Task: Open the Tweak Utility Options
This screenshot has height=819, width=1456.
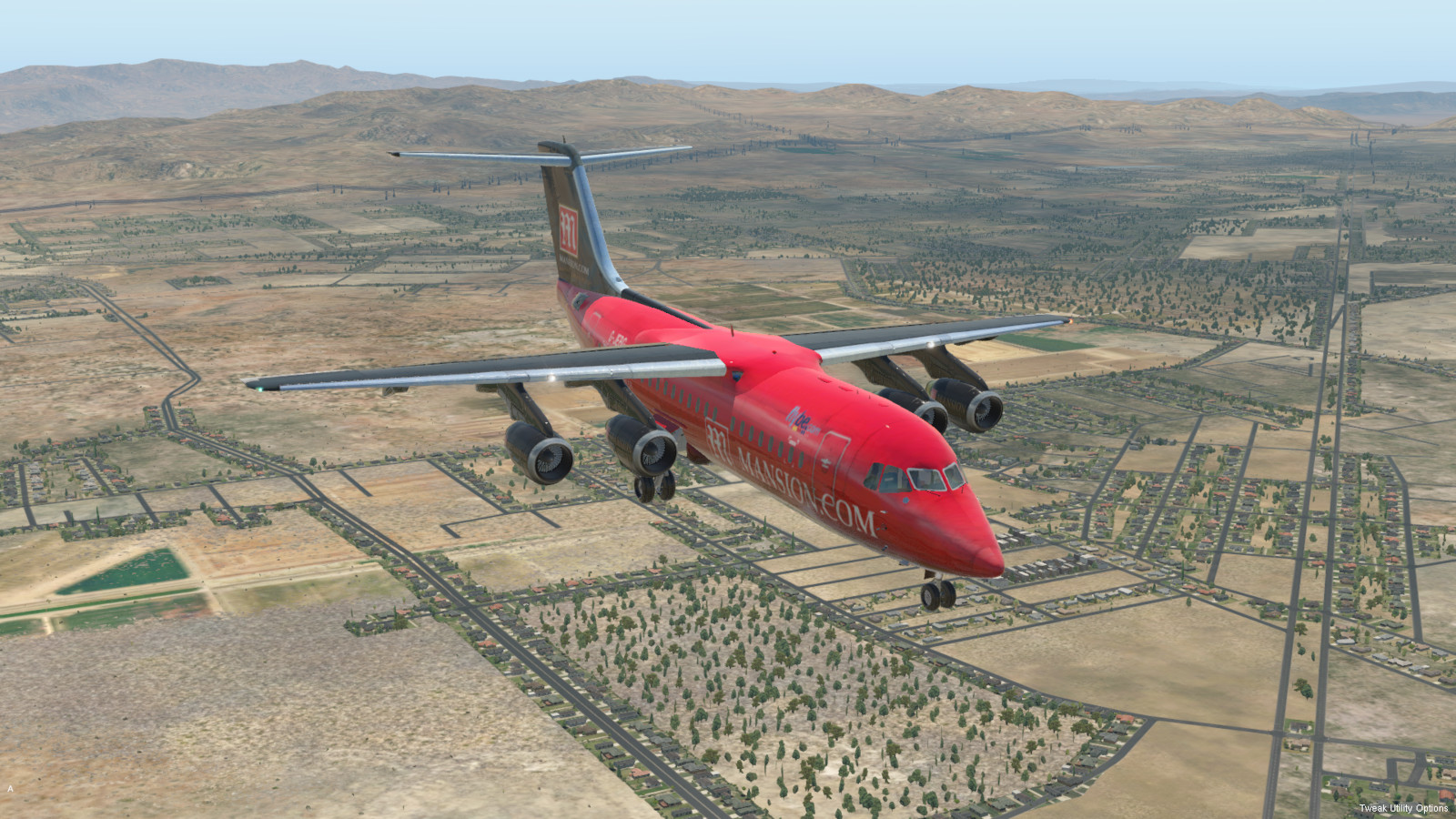Action: 1403,808
